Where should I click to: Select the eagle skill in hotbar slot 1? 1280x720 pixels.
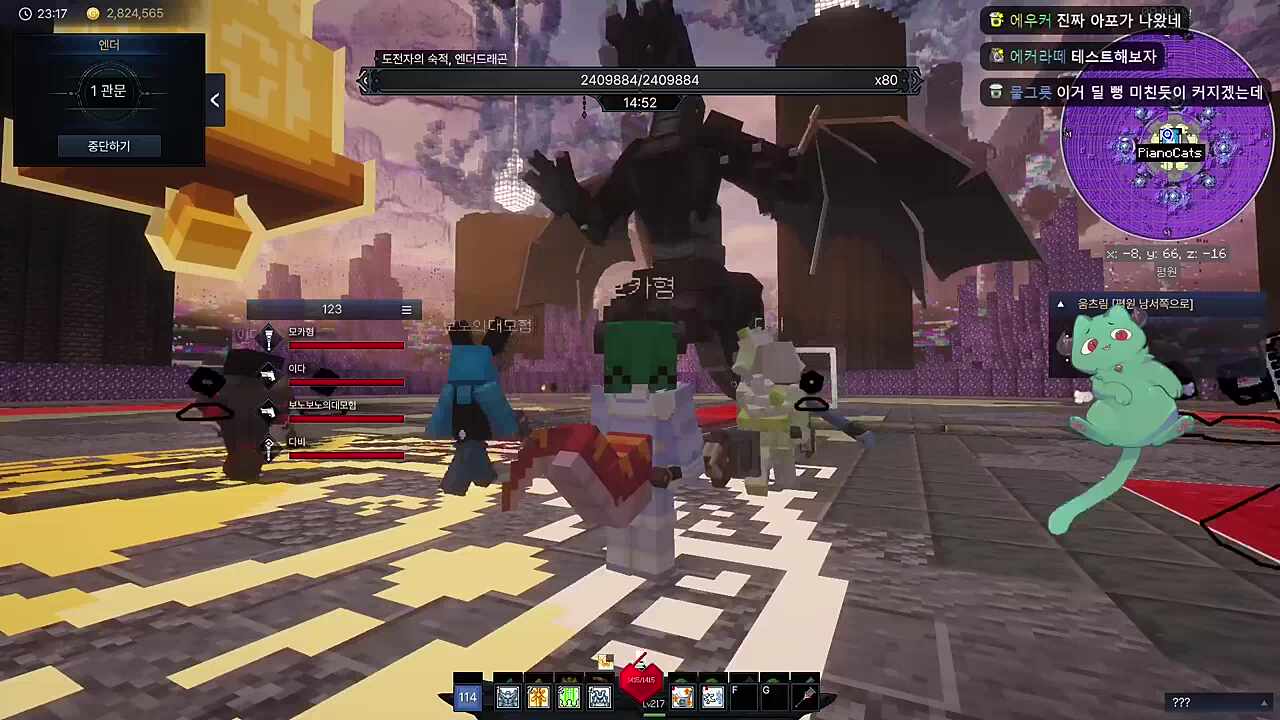click(507, 695)
